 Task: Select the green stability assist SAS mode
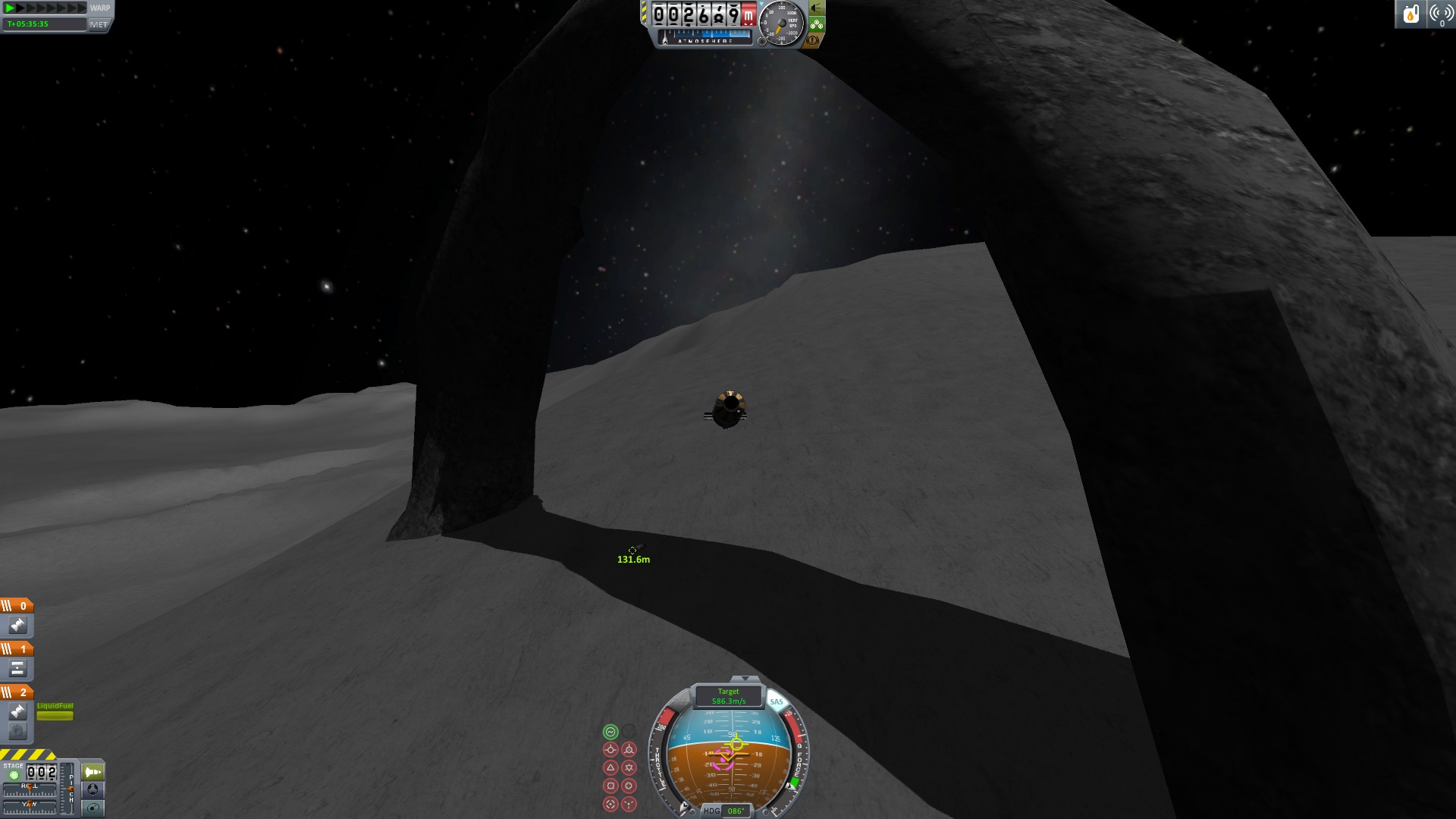[x=610, y=732]
